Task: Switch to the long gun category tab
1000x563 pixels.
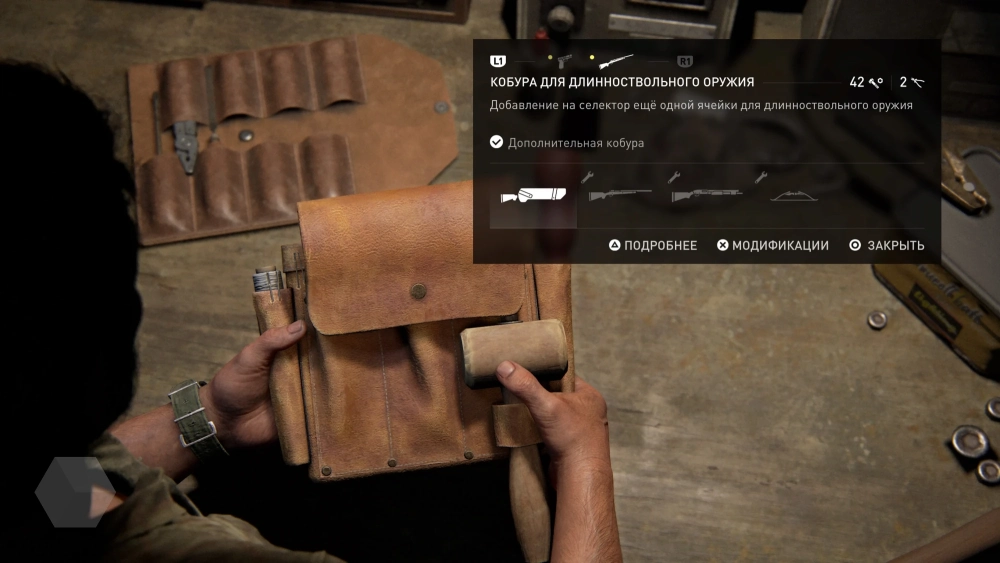Action: 616,61
